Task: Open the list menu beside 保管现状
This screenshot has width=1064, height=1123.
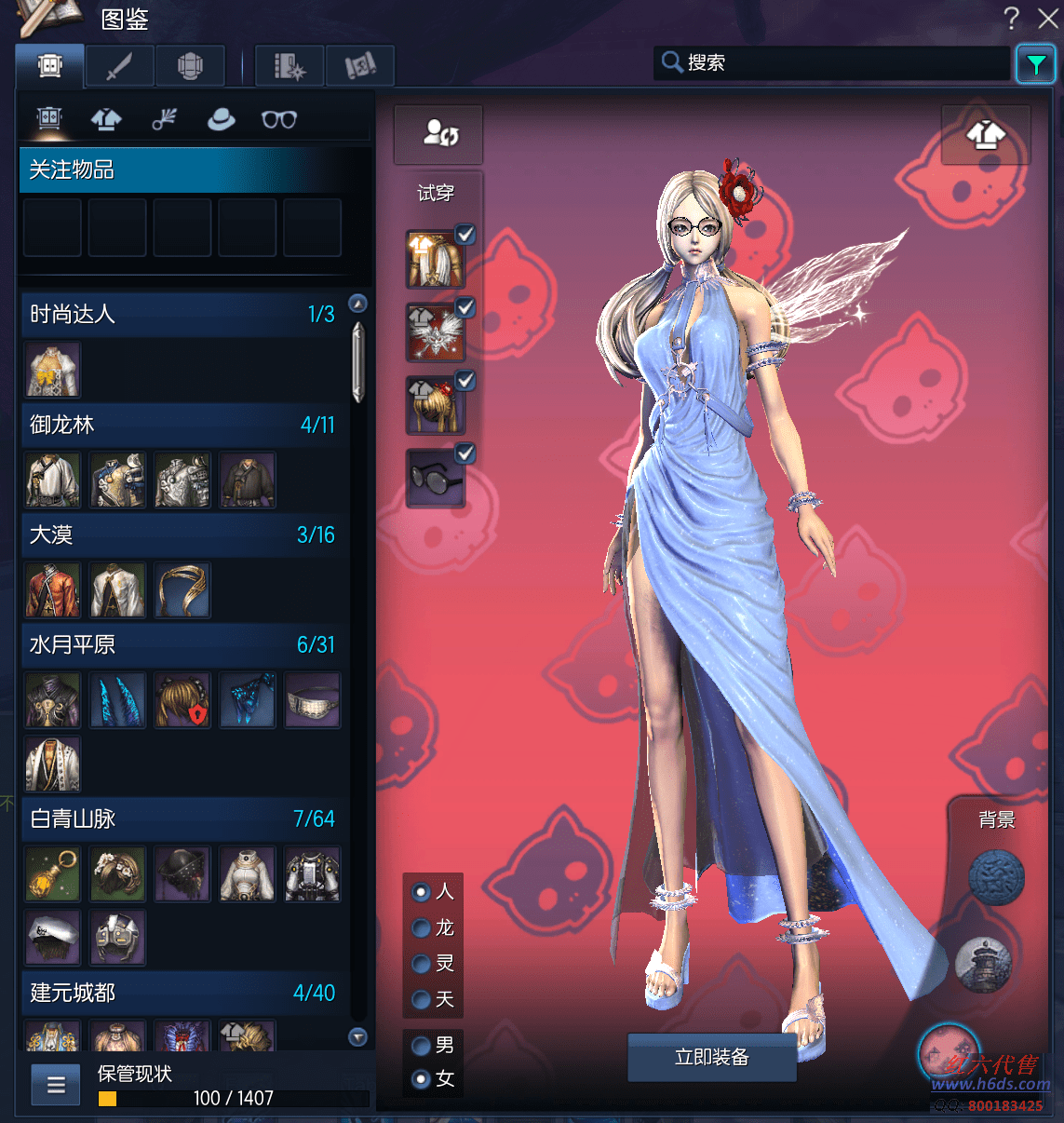Action: tap(56, 1085)
